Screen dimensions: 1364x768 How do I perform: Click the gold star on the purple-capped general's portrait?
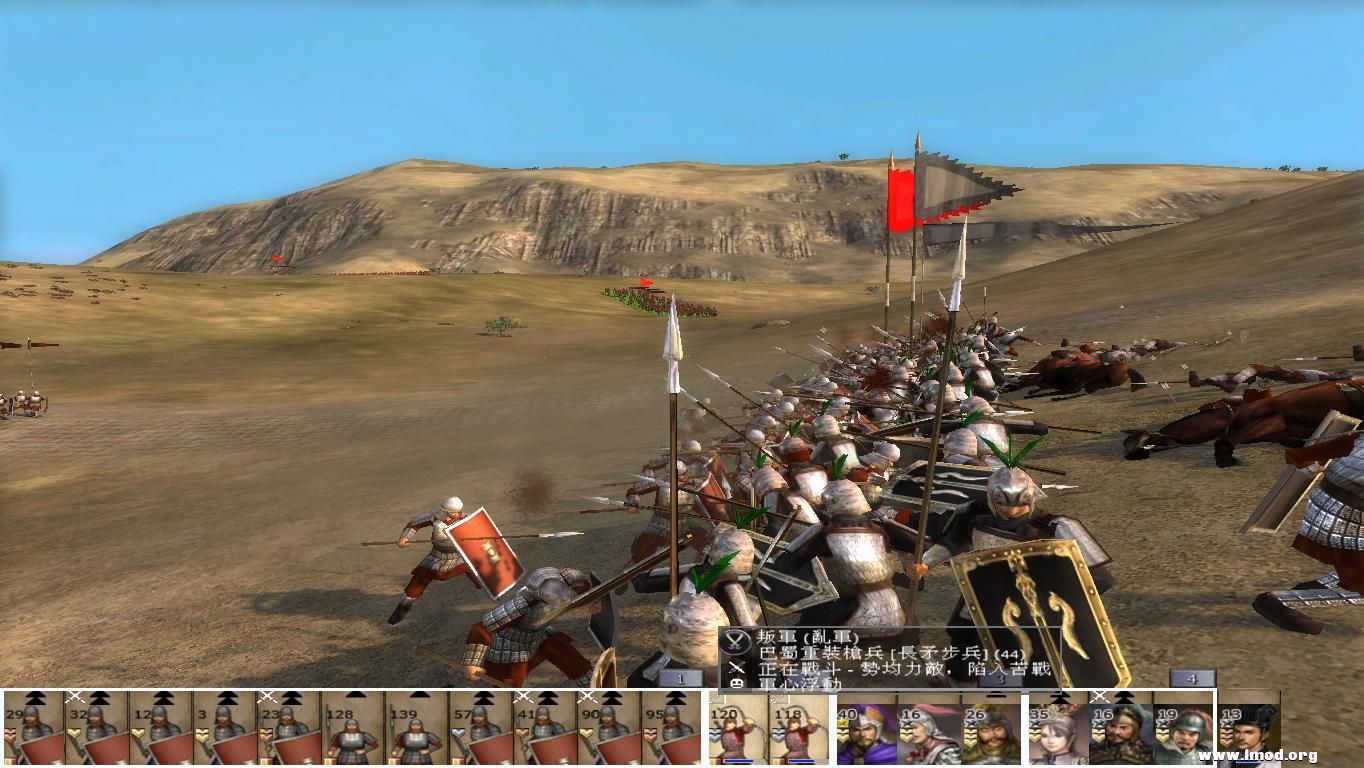(x=843, y=724)
